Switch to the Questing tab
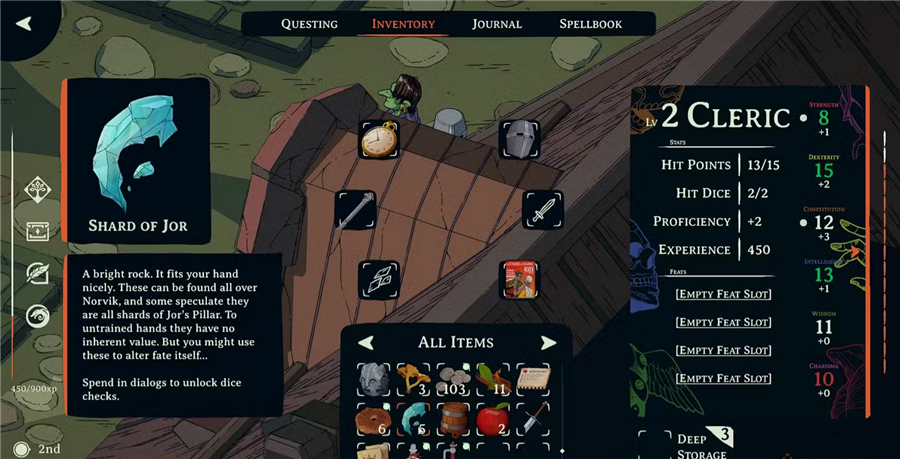The image size is (900, 459). point(309,24)
